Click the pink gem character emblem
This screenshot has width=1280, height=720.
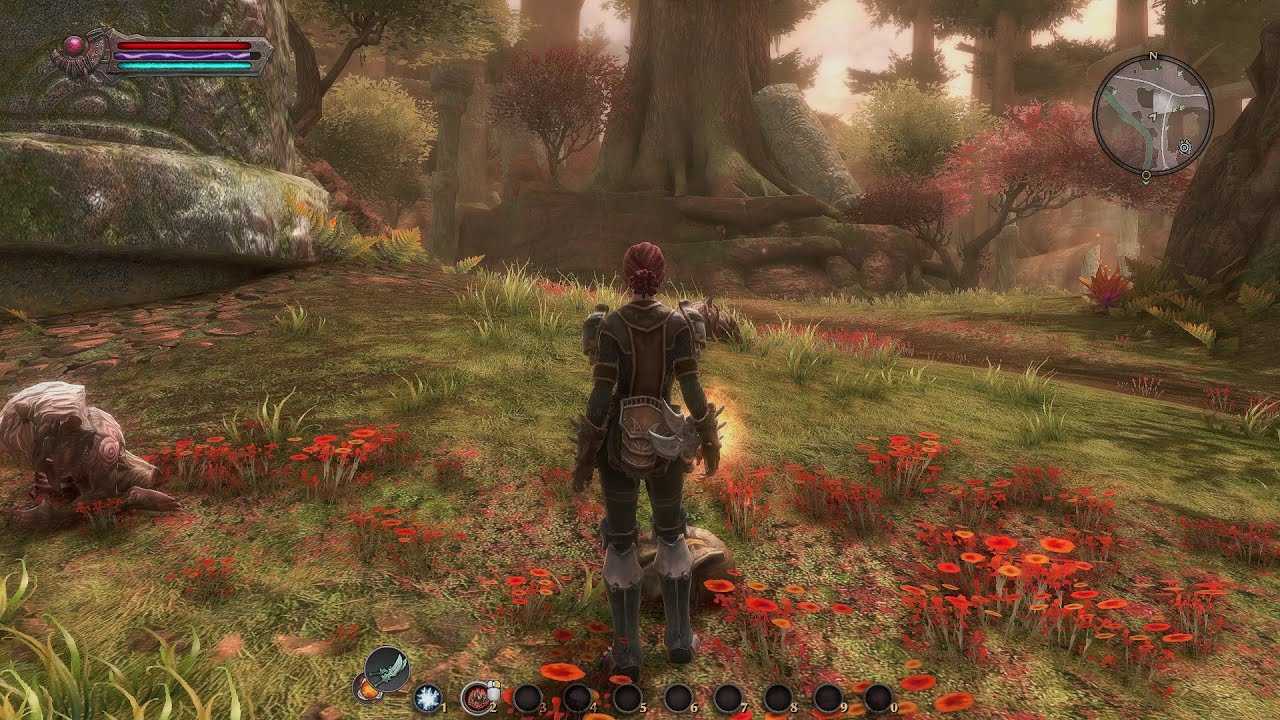pyautogui.click(x=74, y=45)
